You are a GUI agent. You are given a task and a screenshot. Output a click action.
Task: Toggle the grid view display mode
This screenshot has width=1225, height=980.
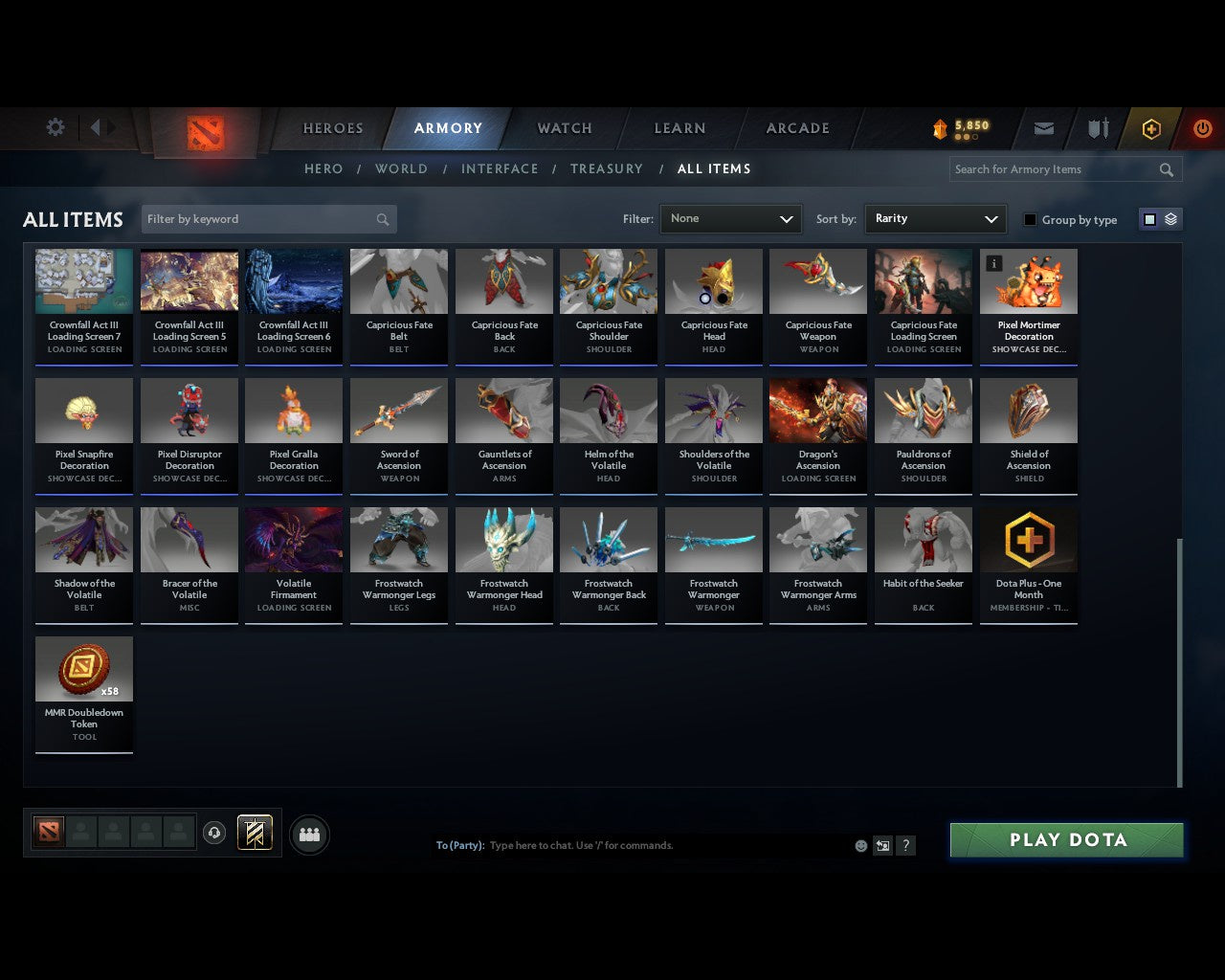pos(1148,218)
